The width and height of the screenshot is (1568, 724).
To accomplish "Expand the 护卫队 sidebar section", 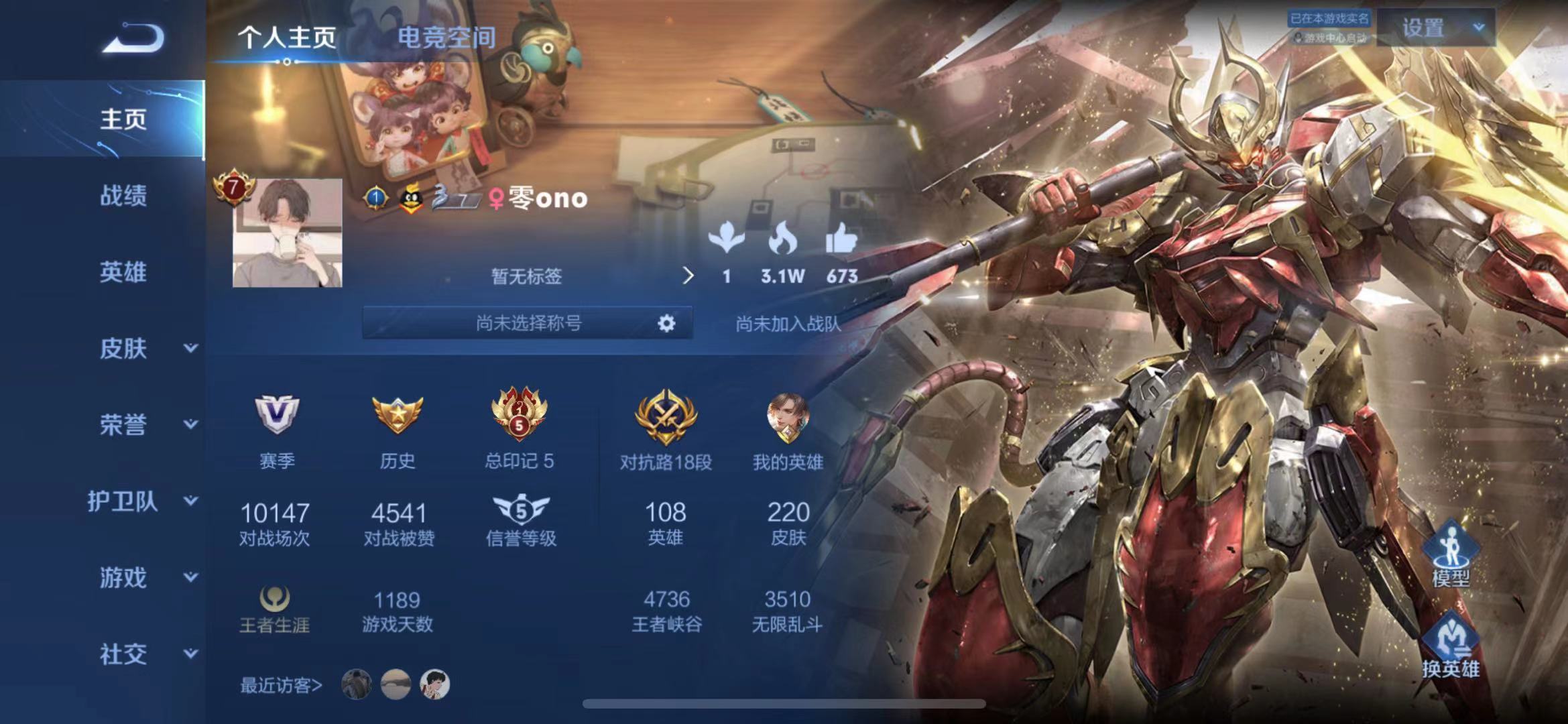I will point(190,501).
